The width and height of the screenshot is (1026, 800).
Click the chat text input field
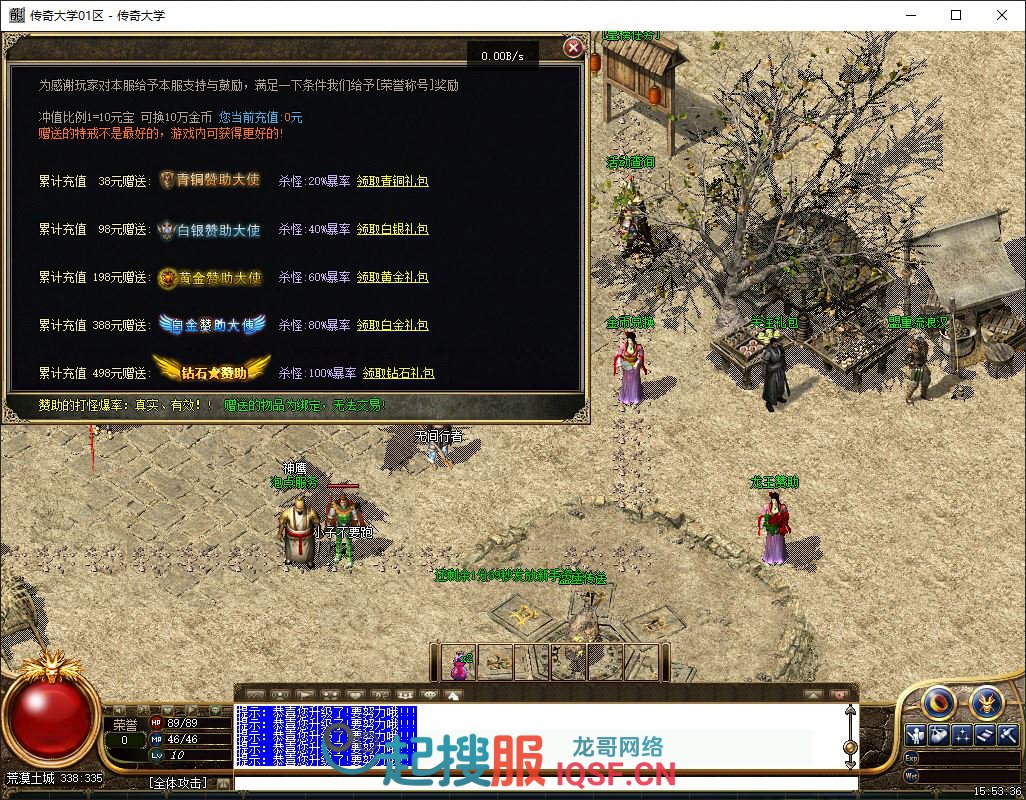(x=540, y=783)
